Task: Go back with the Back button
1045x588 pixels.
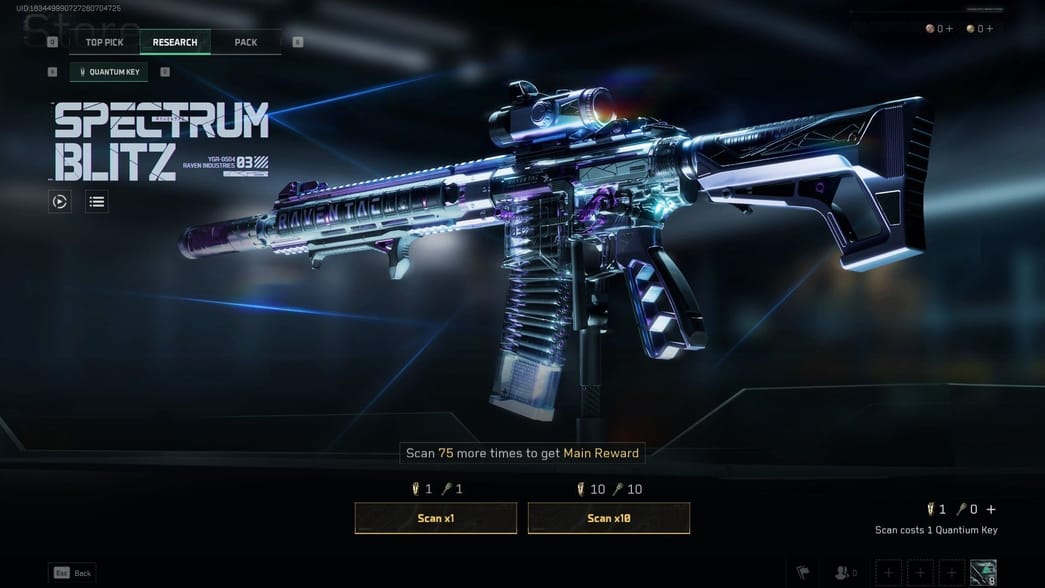Action: coord(73,573)
